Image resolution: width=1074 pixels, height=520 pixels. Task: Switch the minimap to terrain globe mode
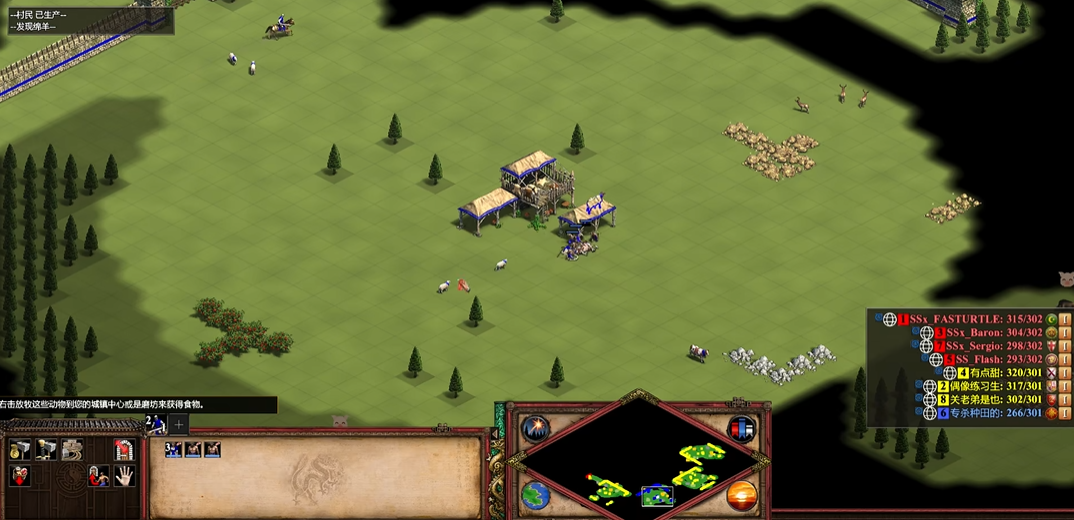point(535,494)
